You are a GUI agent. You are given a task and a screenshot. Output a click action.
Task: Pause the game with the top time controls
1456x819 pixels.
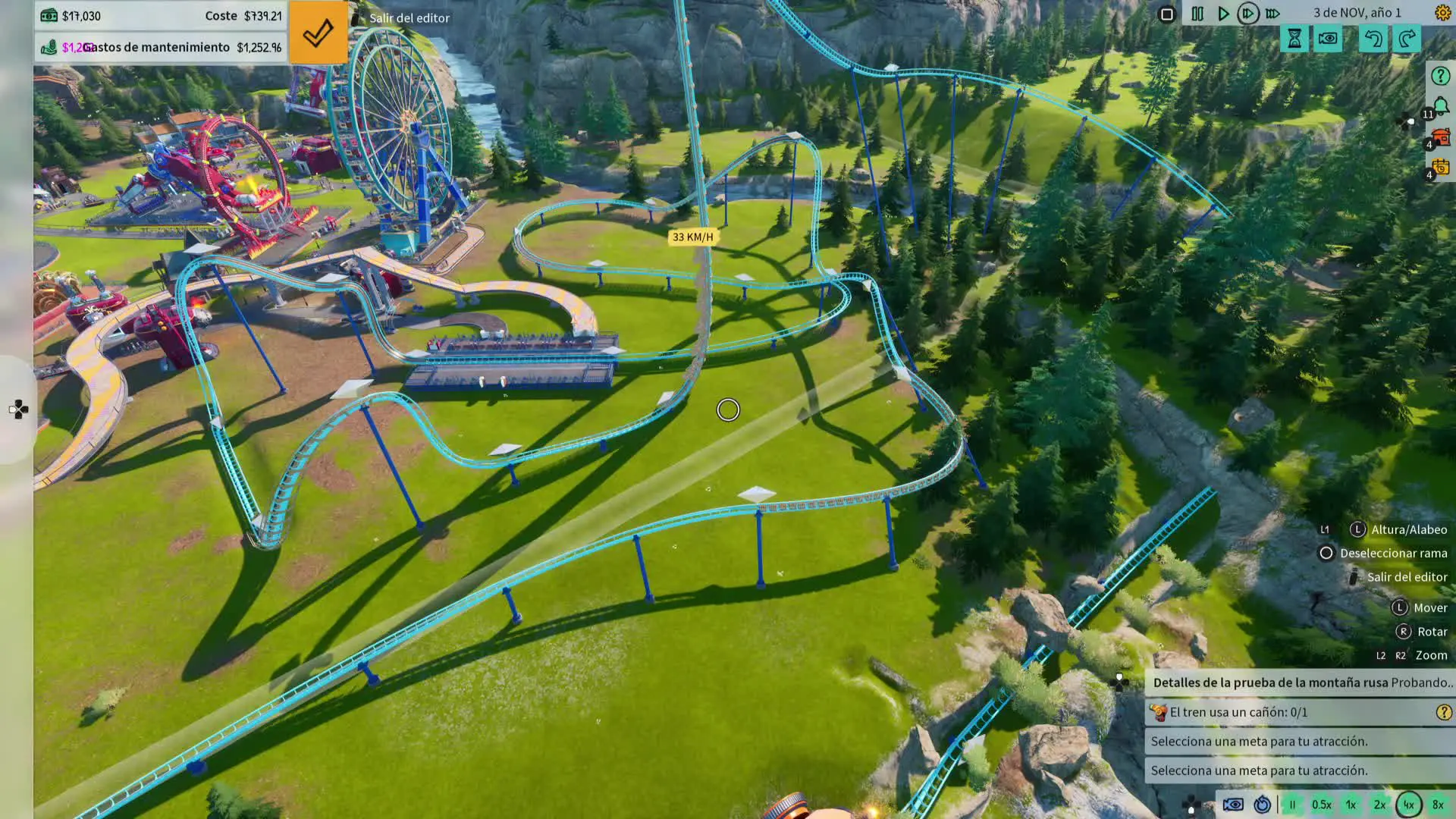point(1197,14)
